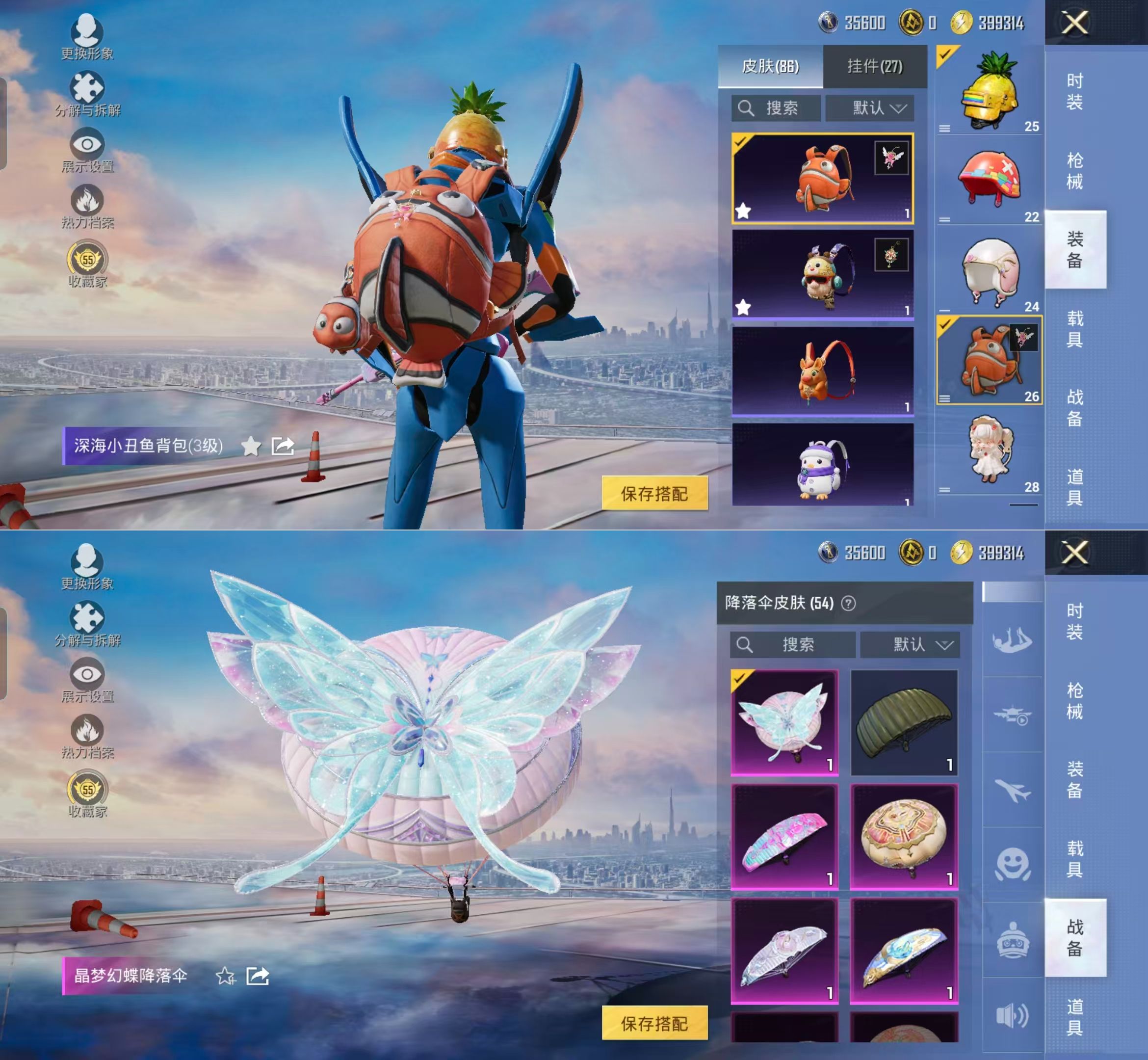Open the skydiving pose category icon
Image resolution: width=1148 pixels, height=1060 pixels.
1012,640
